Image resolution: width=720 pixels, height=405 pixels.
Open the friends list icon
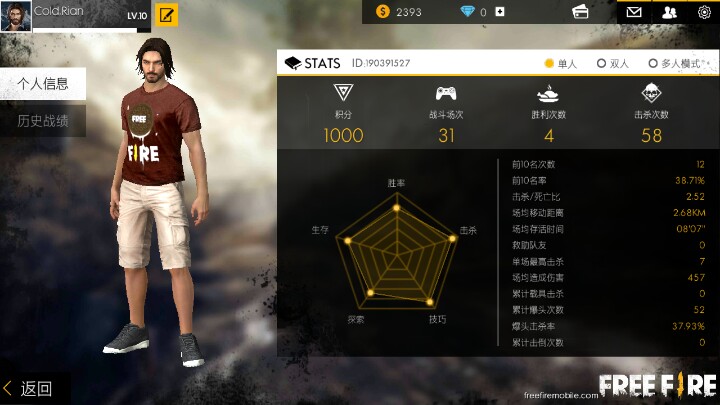pos(669,12)
